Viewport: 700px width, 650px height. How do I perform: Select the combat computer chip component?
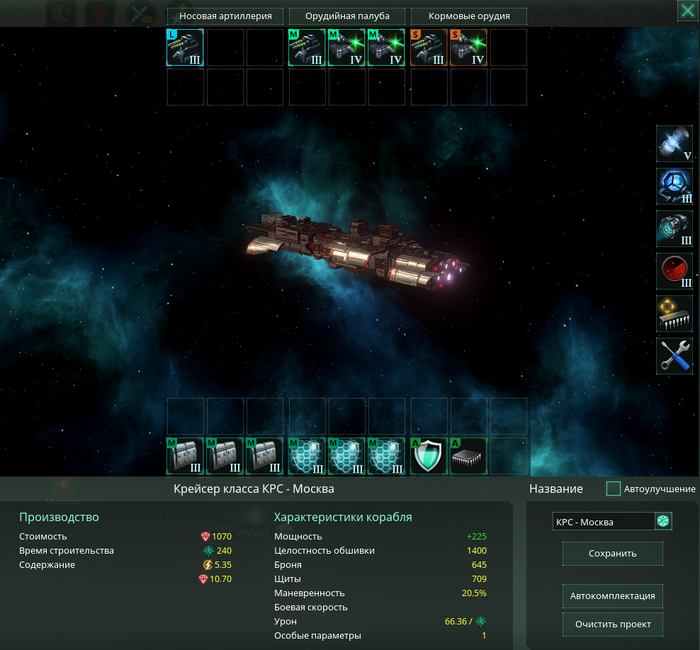click(674, 314)
